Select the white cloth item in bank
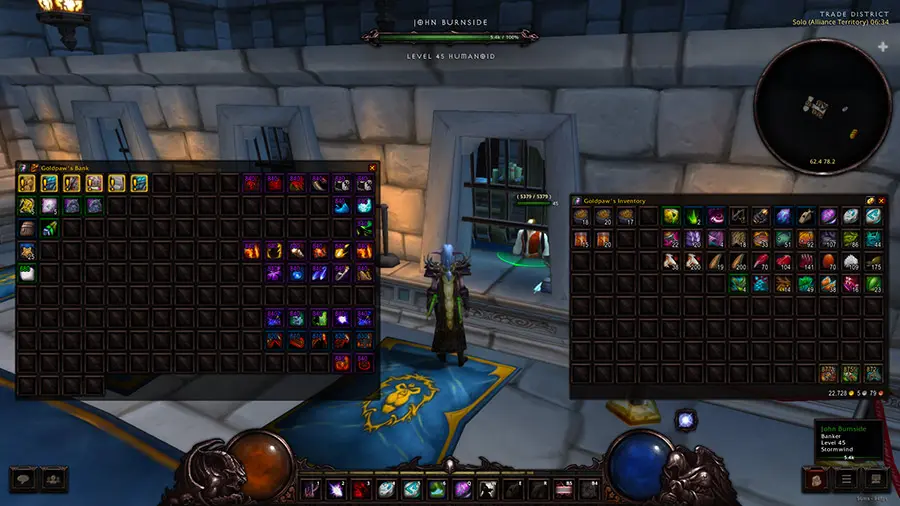900x506 pixels. (26, 272)
